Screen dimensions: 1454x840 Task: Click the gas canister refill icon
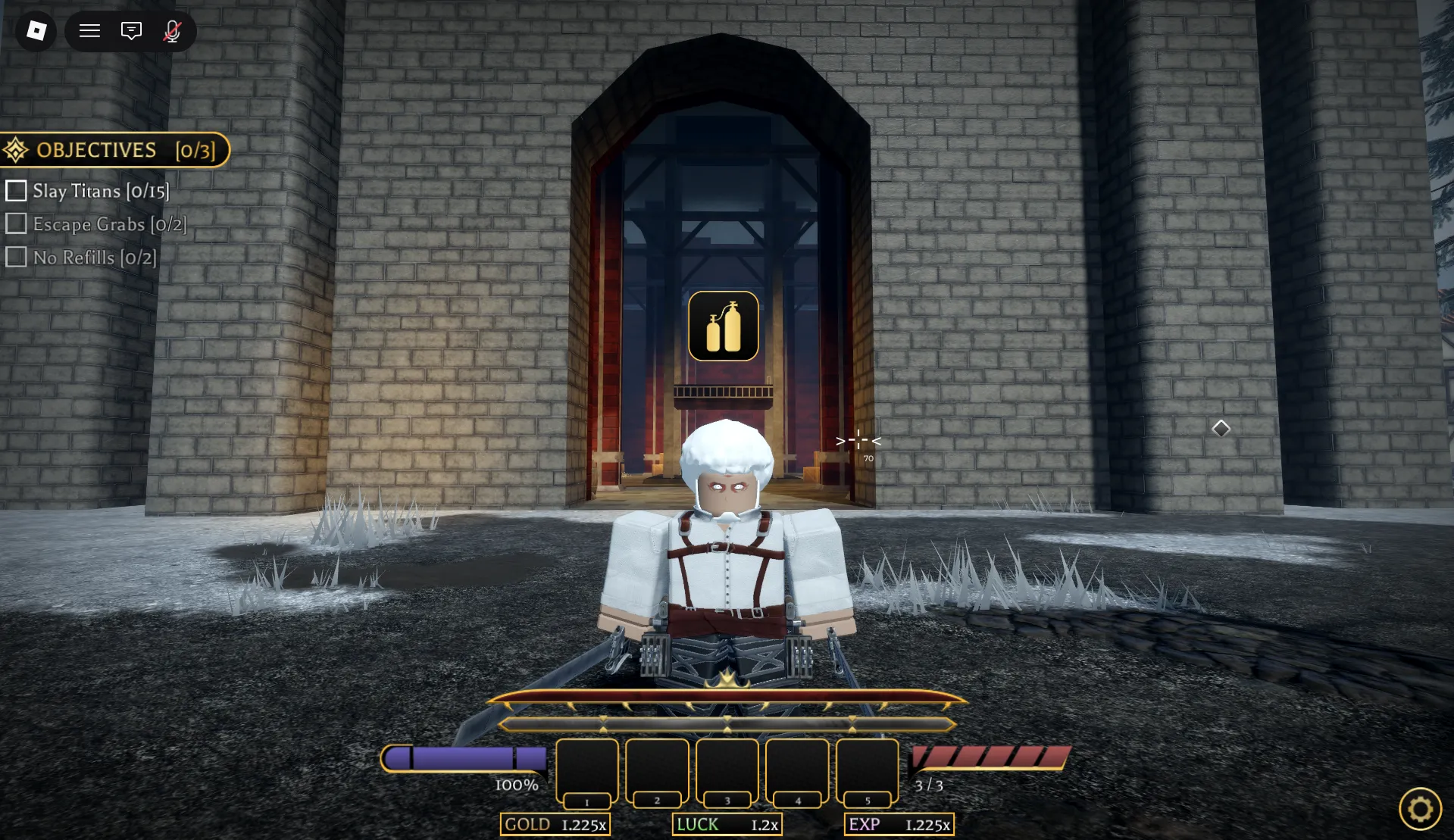coord(723,326)
